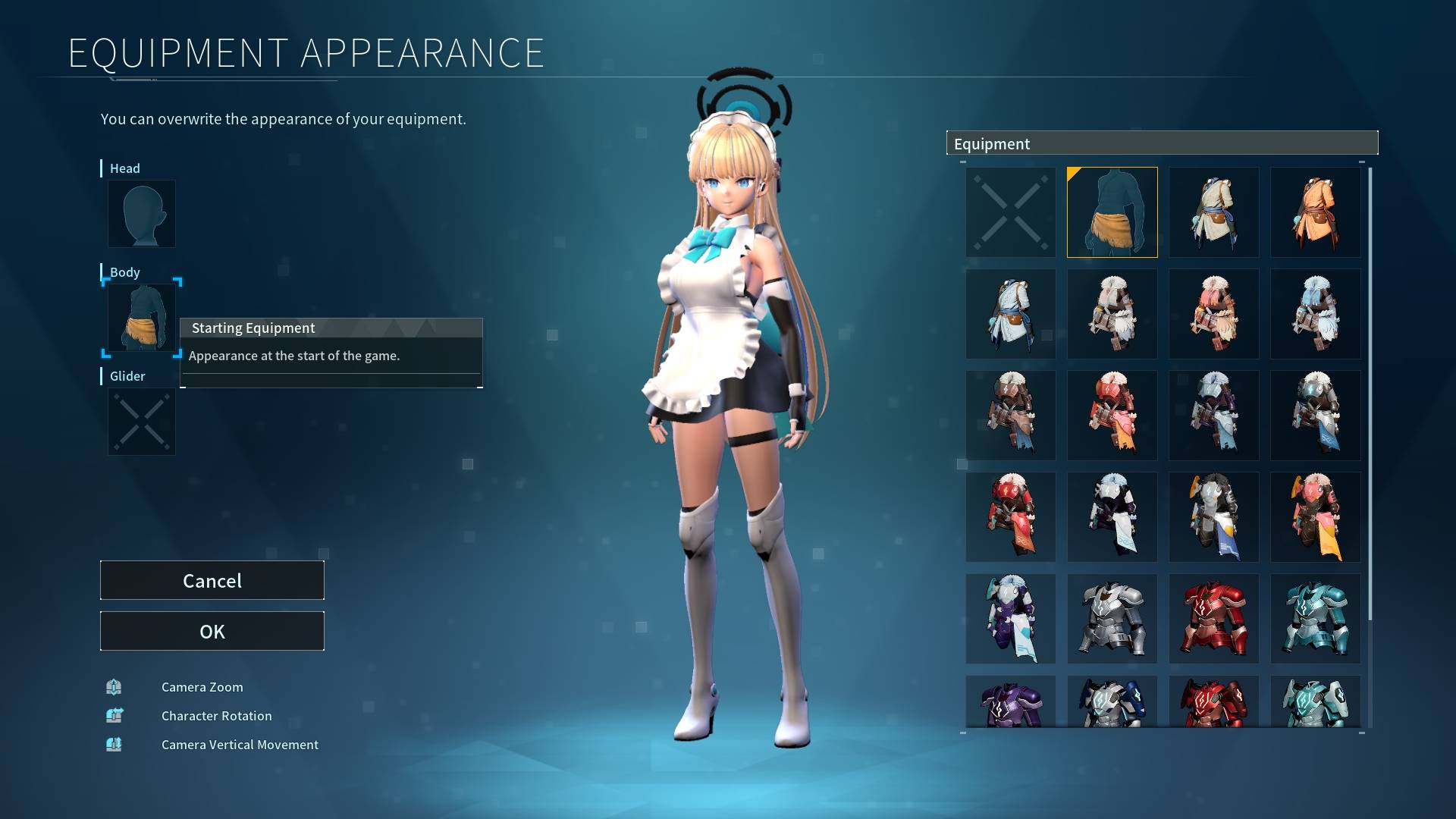Select the Glider equipment slot
1456x819 pixels.
pyautogui.click(x=141, y=422)
